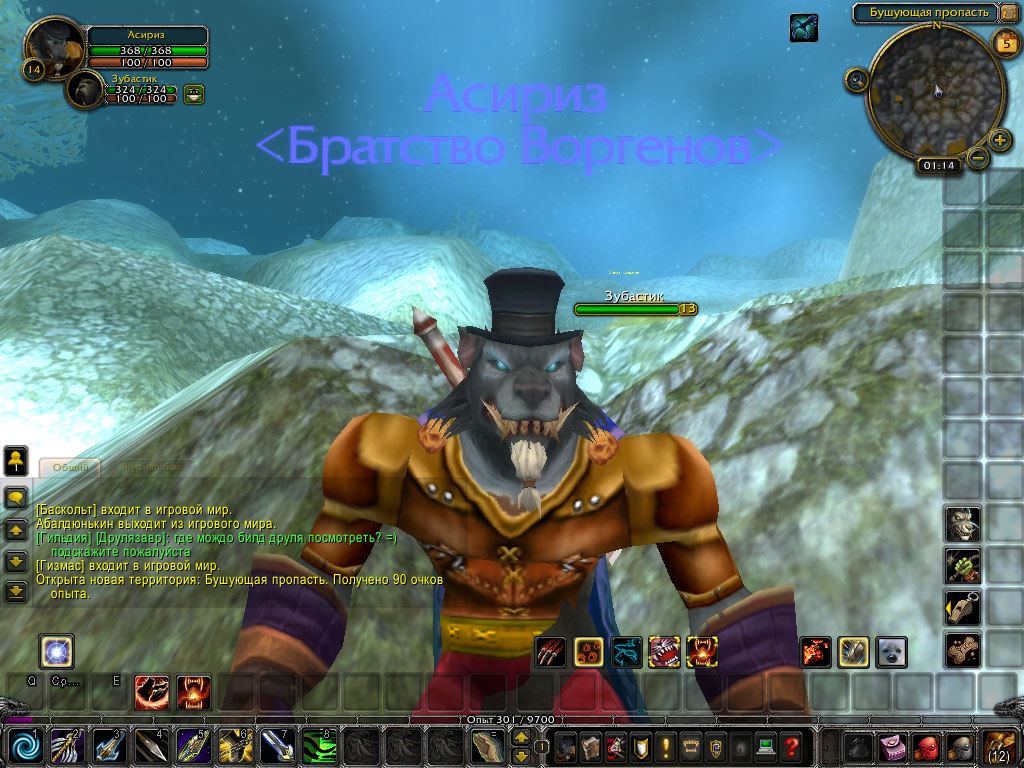Open the world map button beside zone name
Screen dimensions: 1024x768
[x=1008, y=13]
